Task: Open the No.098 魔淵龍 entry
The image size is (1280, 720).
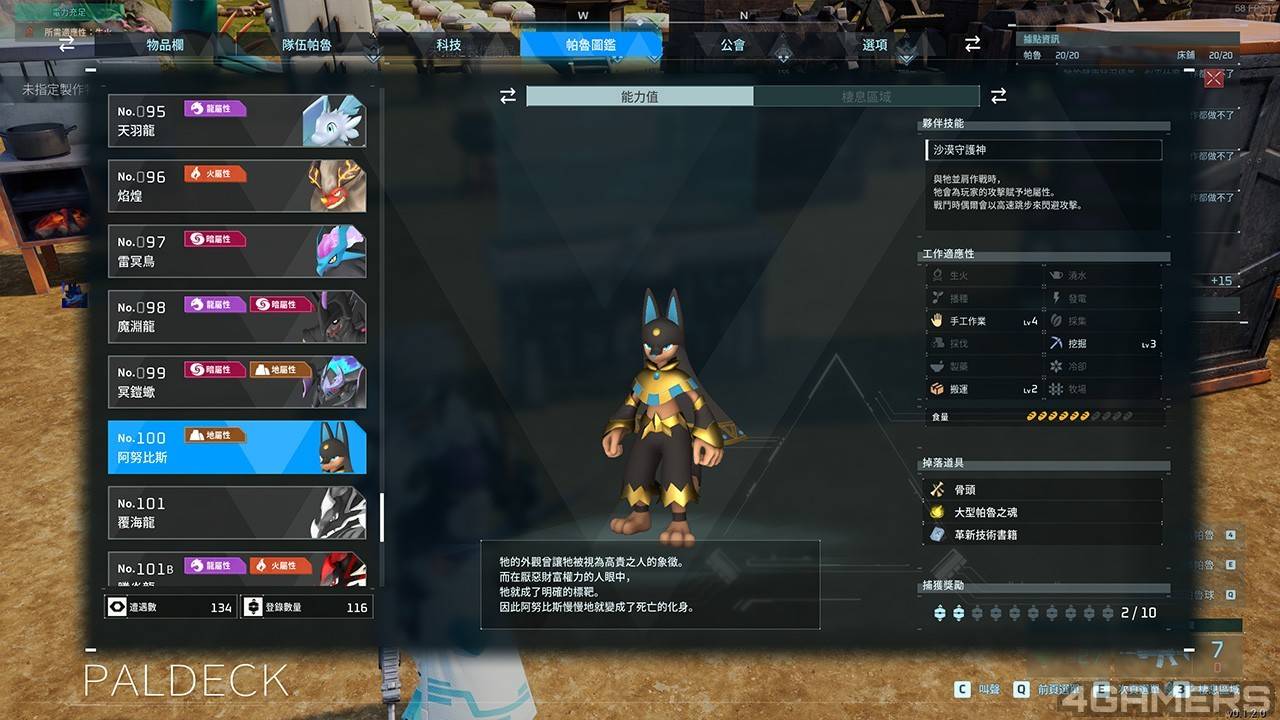Action: [x=237, y=317]
